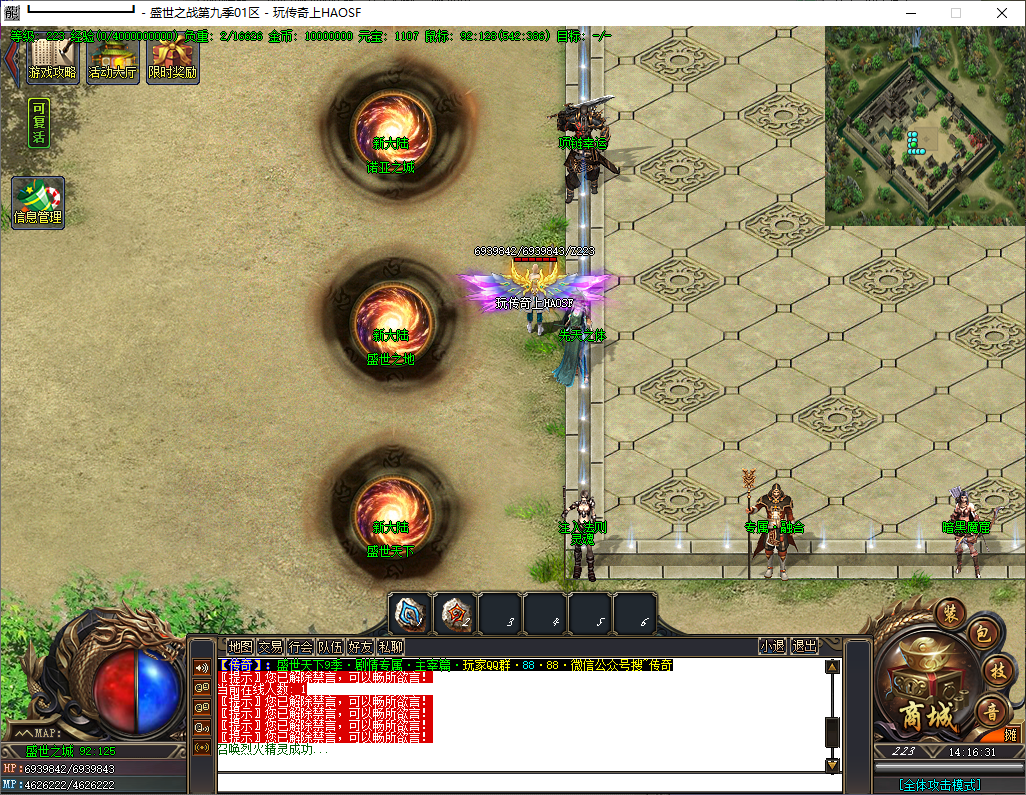Image resolution: width=1026 pixels, height=795 pixels.
Task: Open the 地图 map tab
Action: coord(240,647)
